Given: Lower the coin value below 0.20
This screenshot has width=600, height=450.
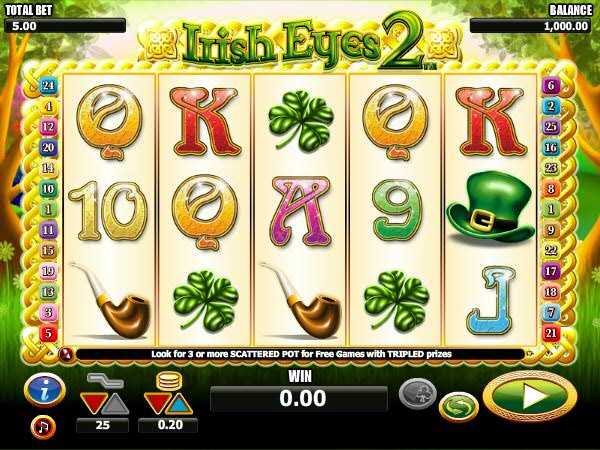Looking at the screenshot, I should (154, 403).
